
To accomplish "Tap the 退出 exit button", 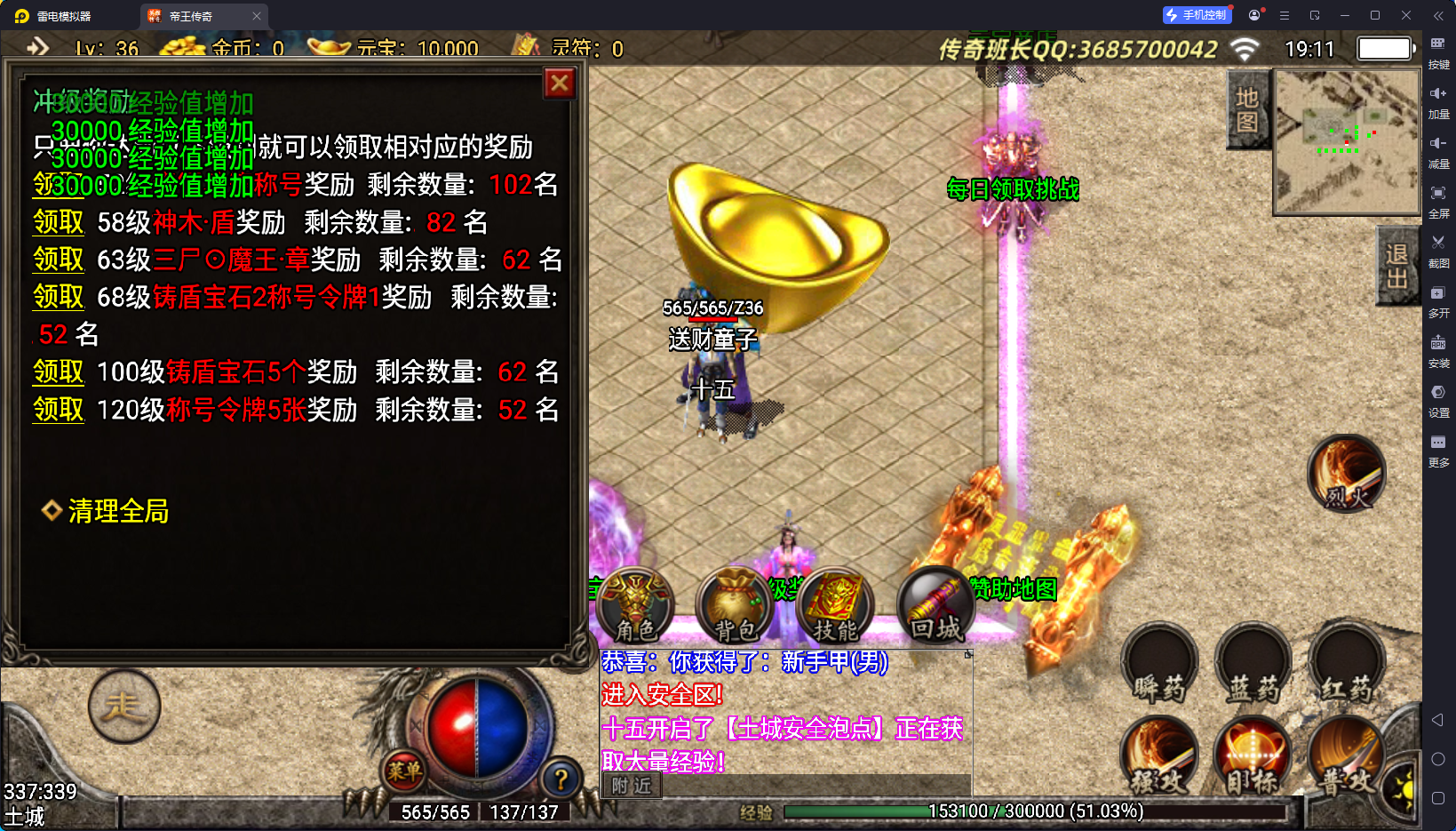I will (x=1396, y=266).
